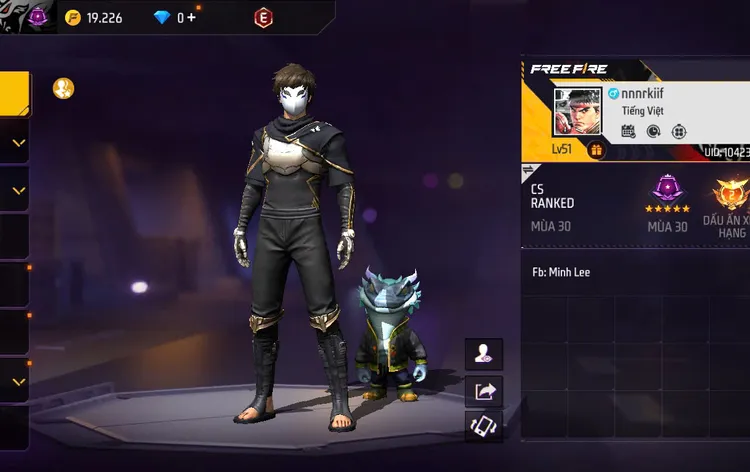Open the orange gift box button
This screenshot has width=750, height=472.
596,150
